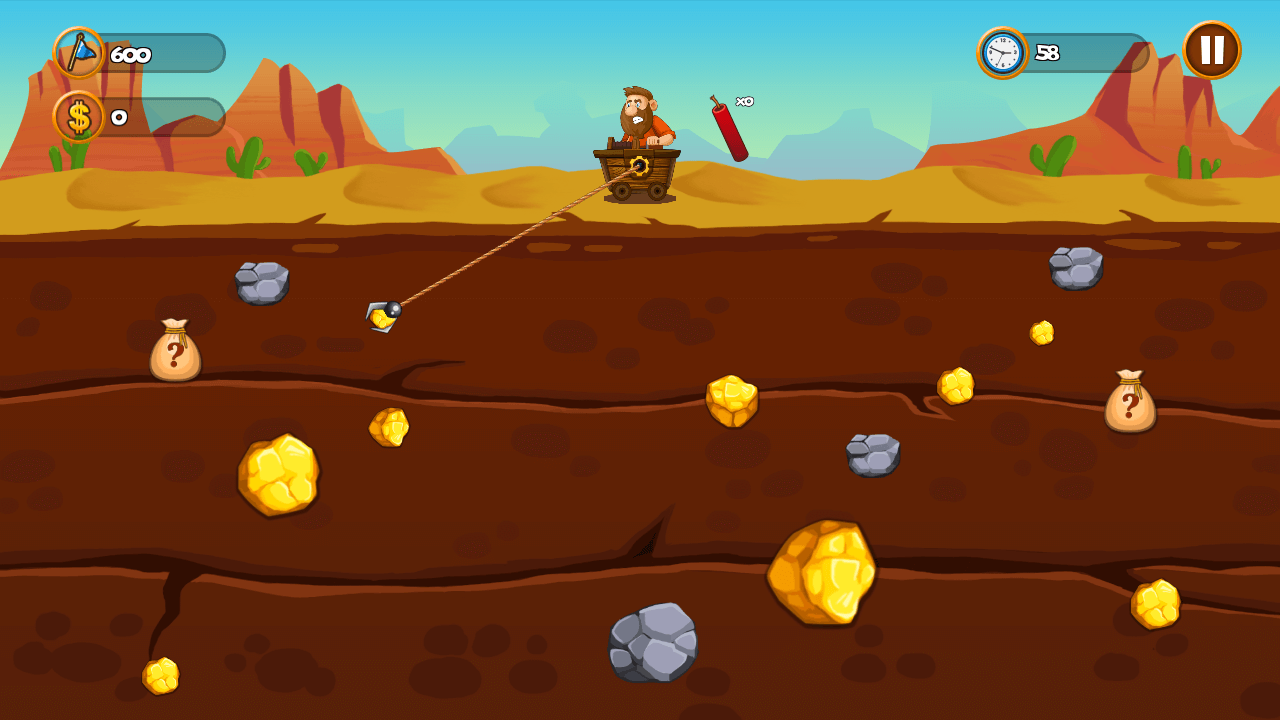The width and height of the screenshot is (1280, 720).
Task: Click the right mystery money bag
Action: [1131, 401]
